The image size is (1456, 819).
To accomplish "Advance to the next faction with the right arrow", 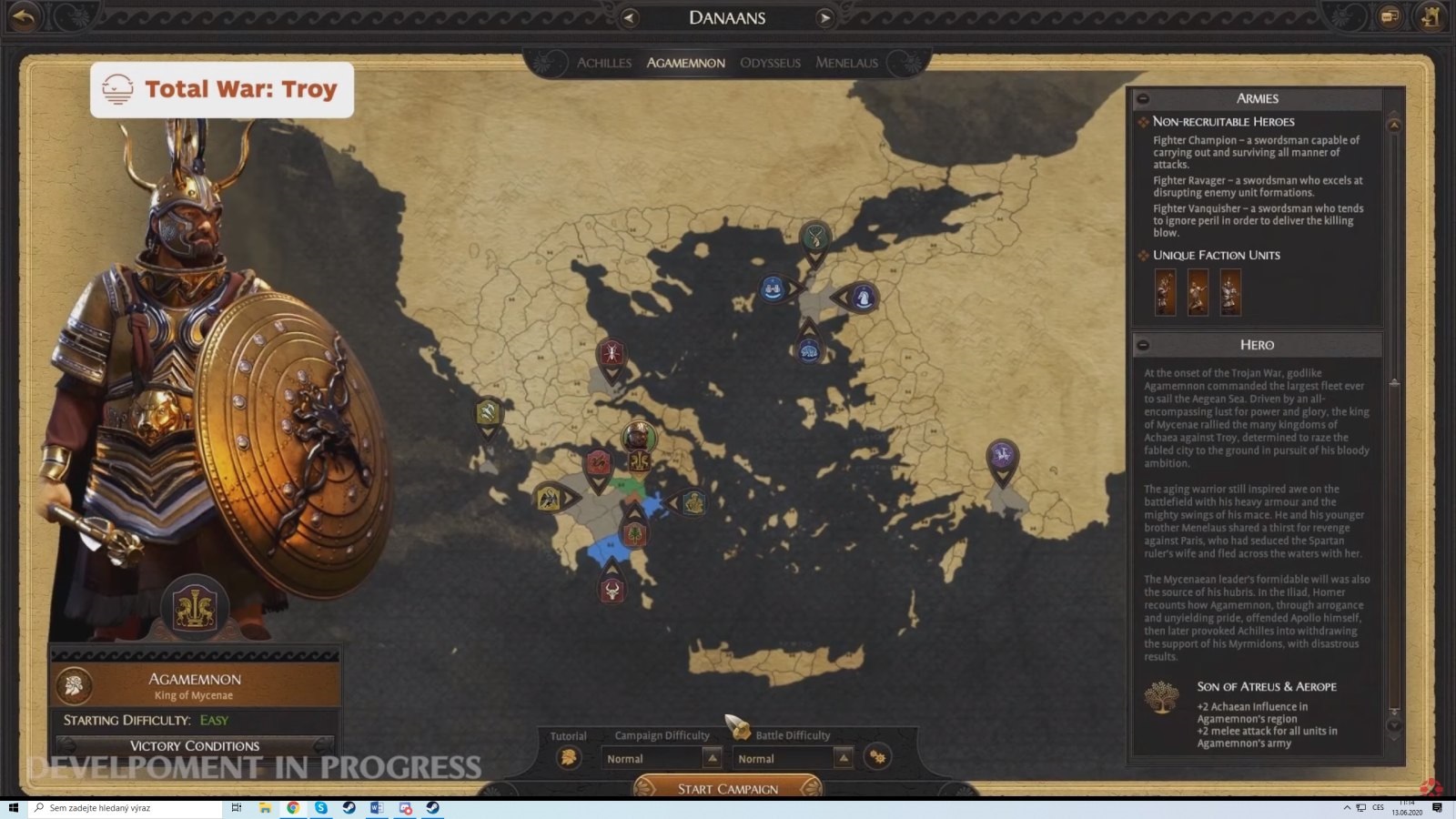I will click(824, 17).
